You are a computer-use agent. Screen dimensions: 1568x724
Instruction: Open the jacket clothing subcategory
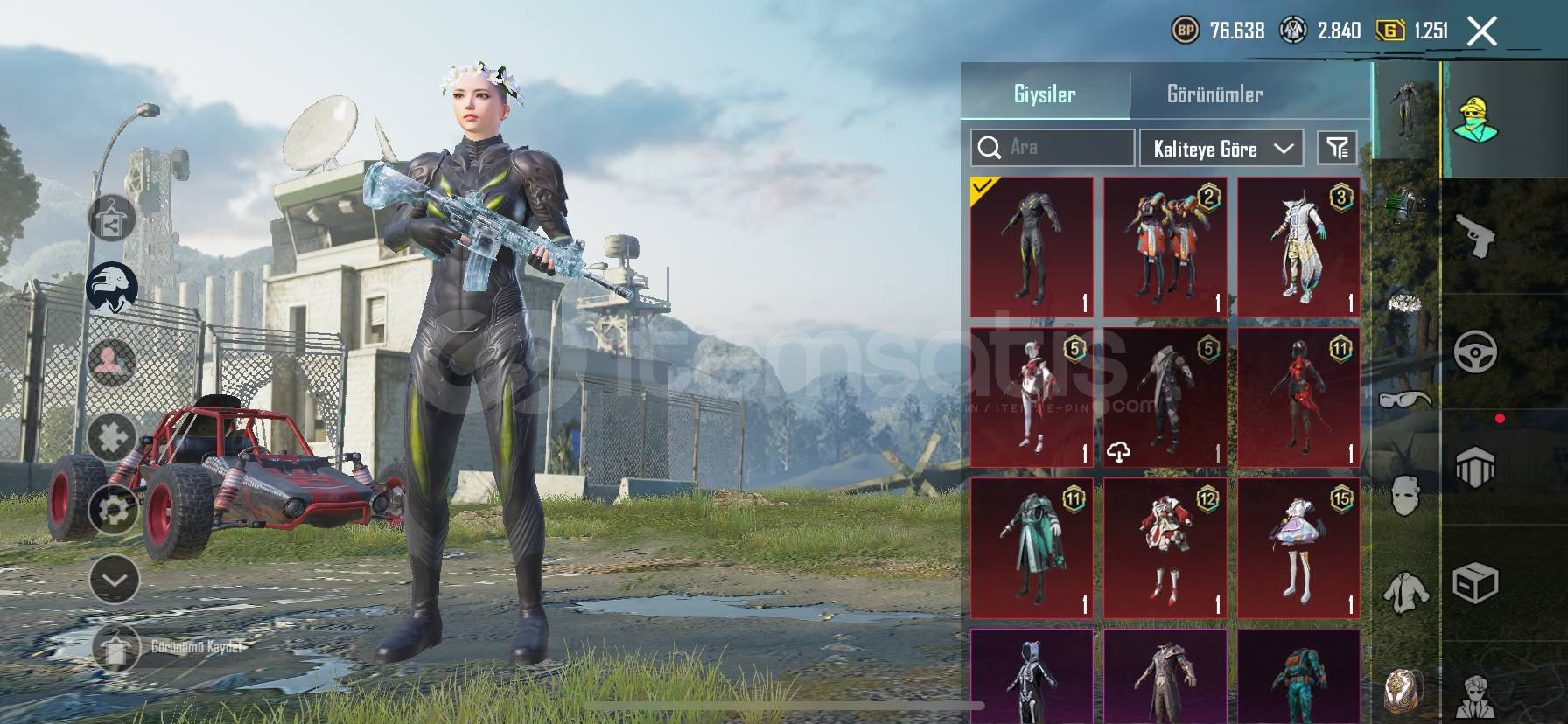point(1405,591)
